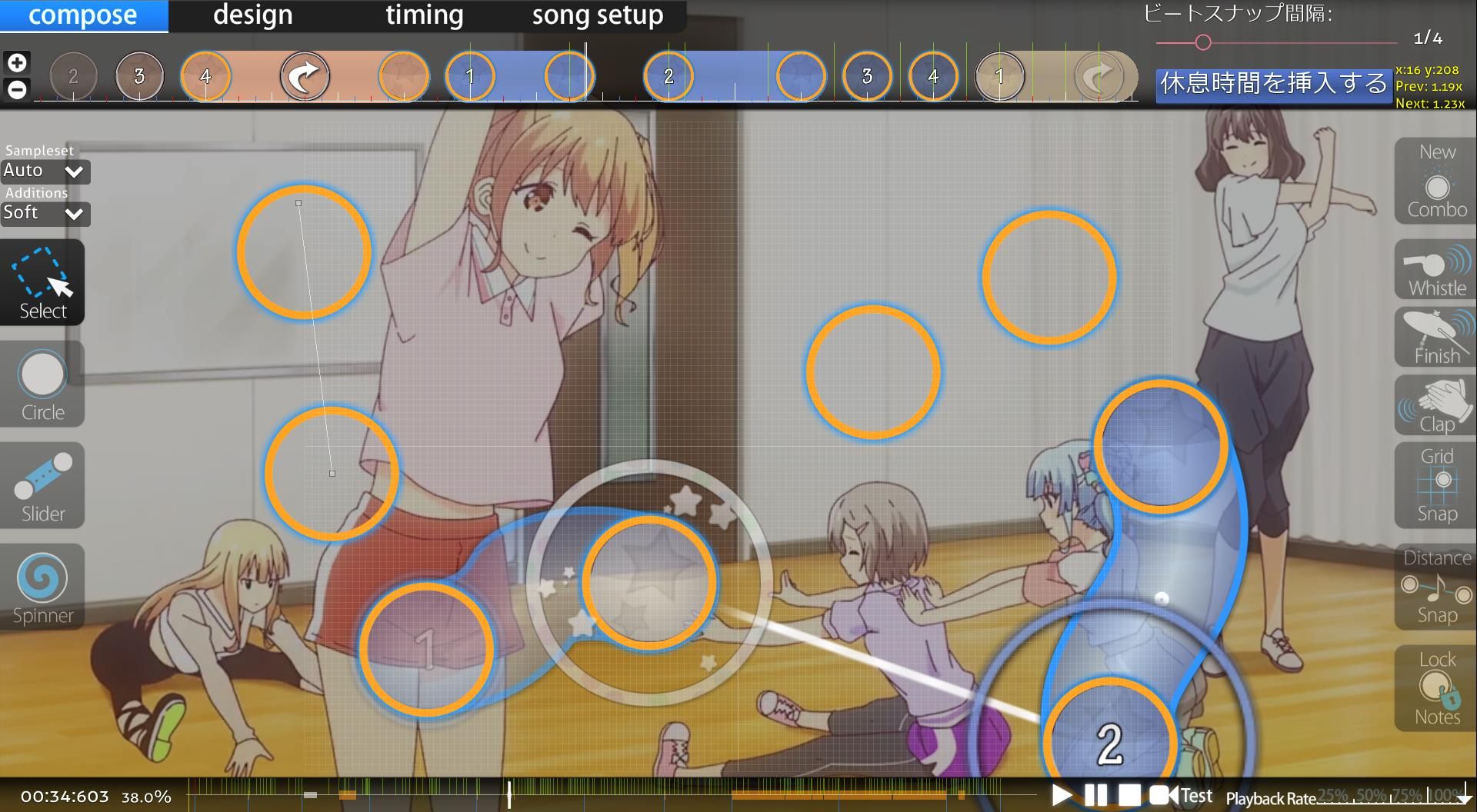Screen dimensions: 1477x812
Task: Toggle the Whistle hitsound
Action: (1436, 270)
